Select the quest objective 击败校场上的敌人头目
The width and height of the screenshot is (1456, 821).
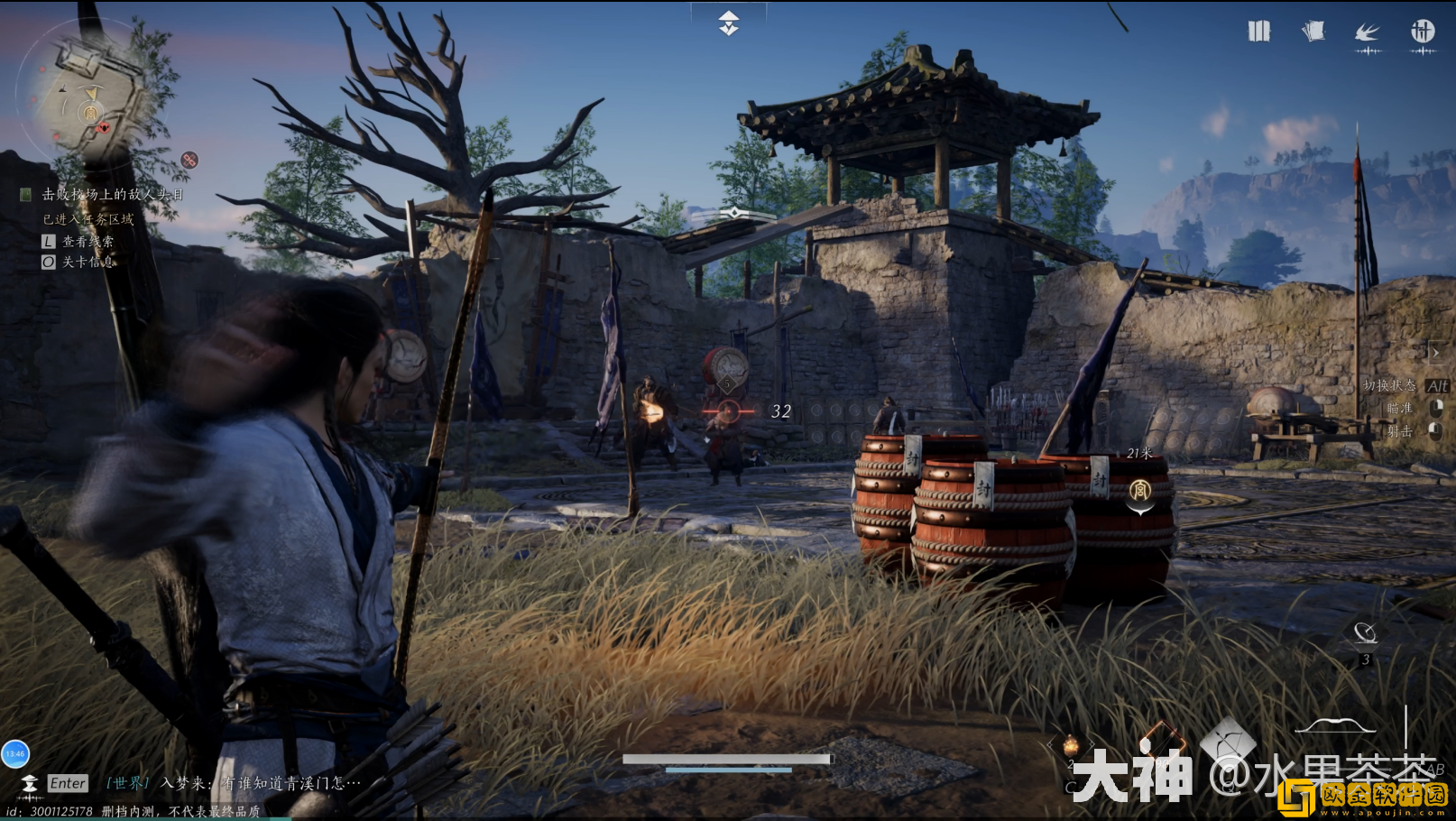pos(113,194)
